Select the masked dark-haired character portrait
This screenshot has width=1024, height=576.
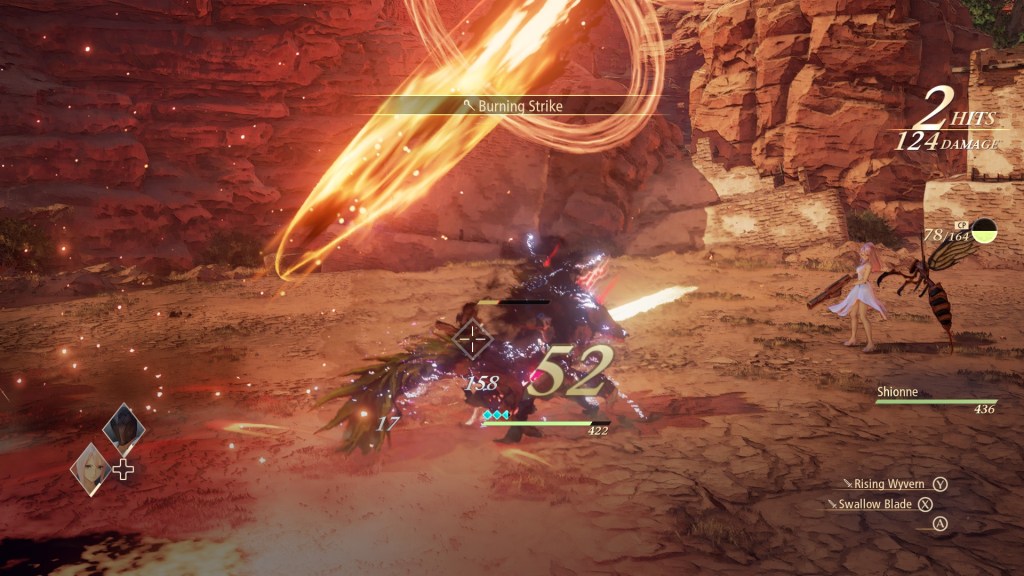click(x=124, y=428)
